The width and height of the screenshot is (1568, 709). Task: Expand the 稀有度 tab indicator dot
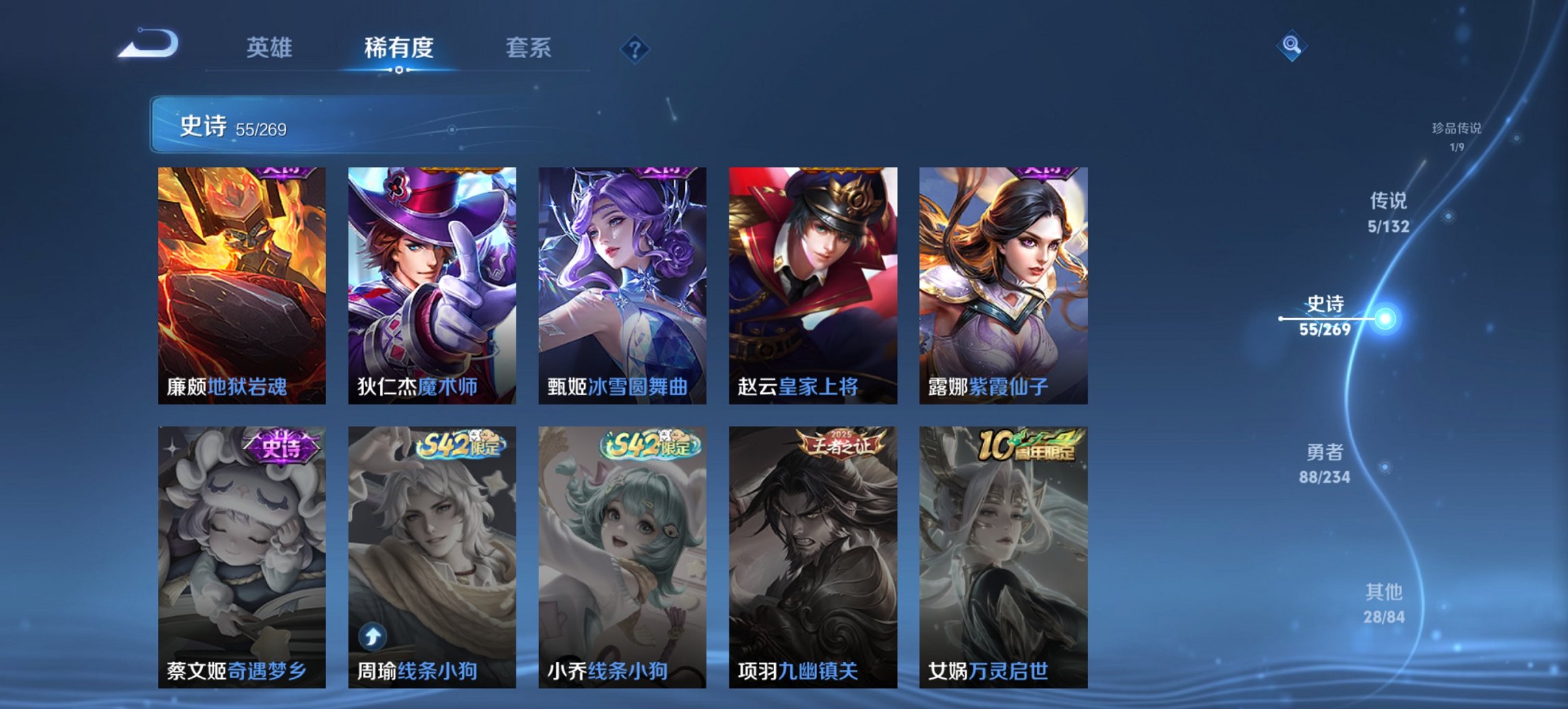(x=398, y=70)
